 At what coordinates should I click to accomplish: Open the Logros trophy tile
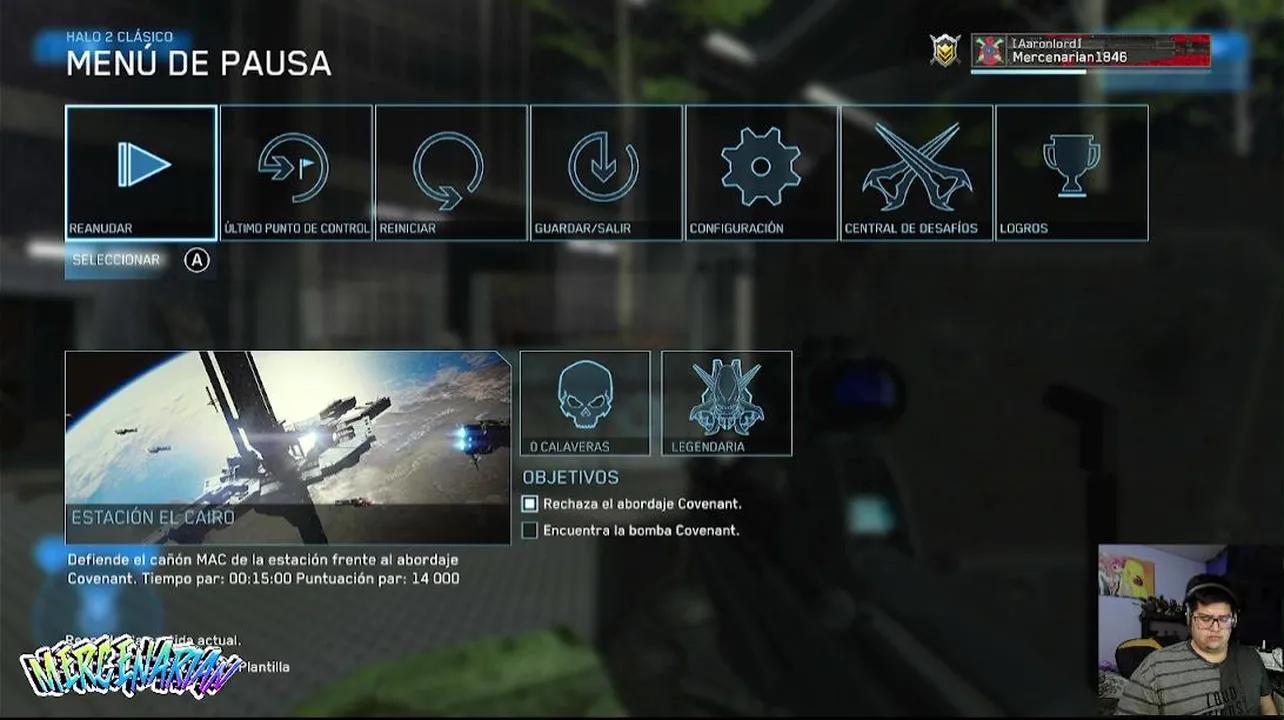click(x=1071, y=172)
